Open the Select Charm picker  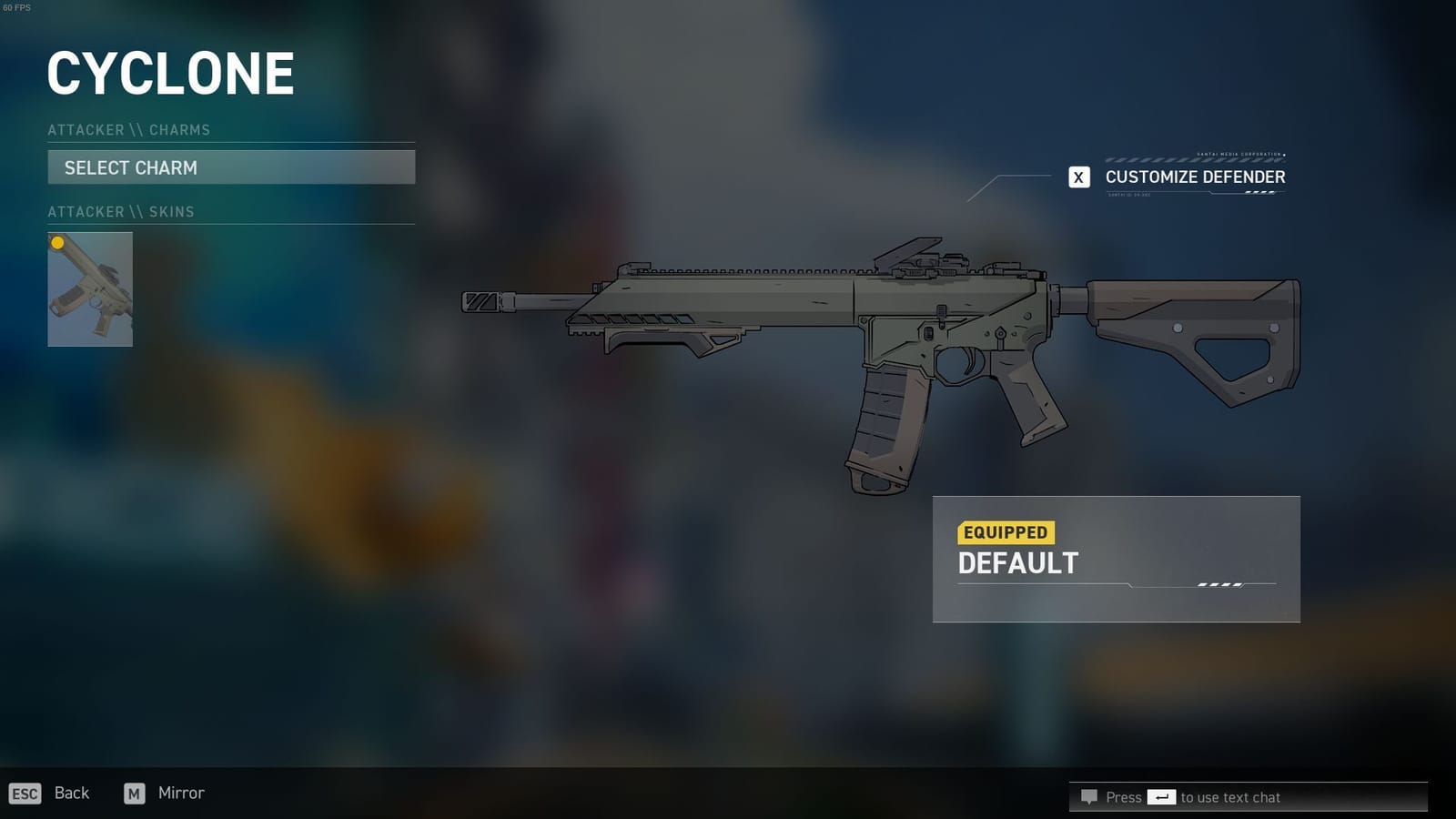pos(231,167)
